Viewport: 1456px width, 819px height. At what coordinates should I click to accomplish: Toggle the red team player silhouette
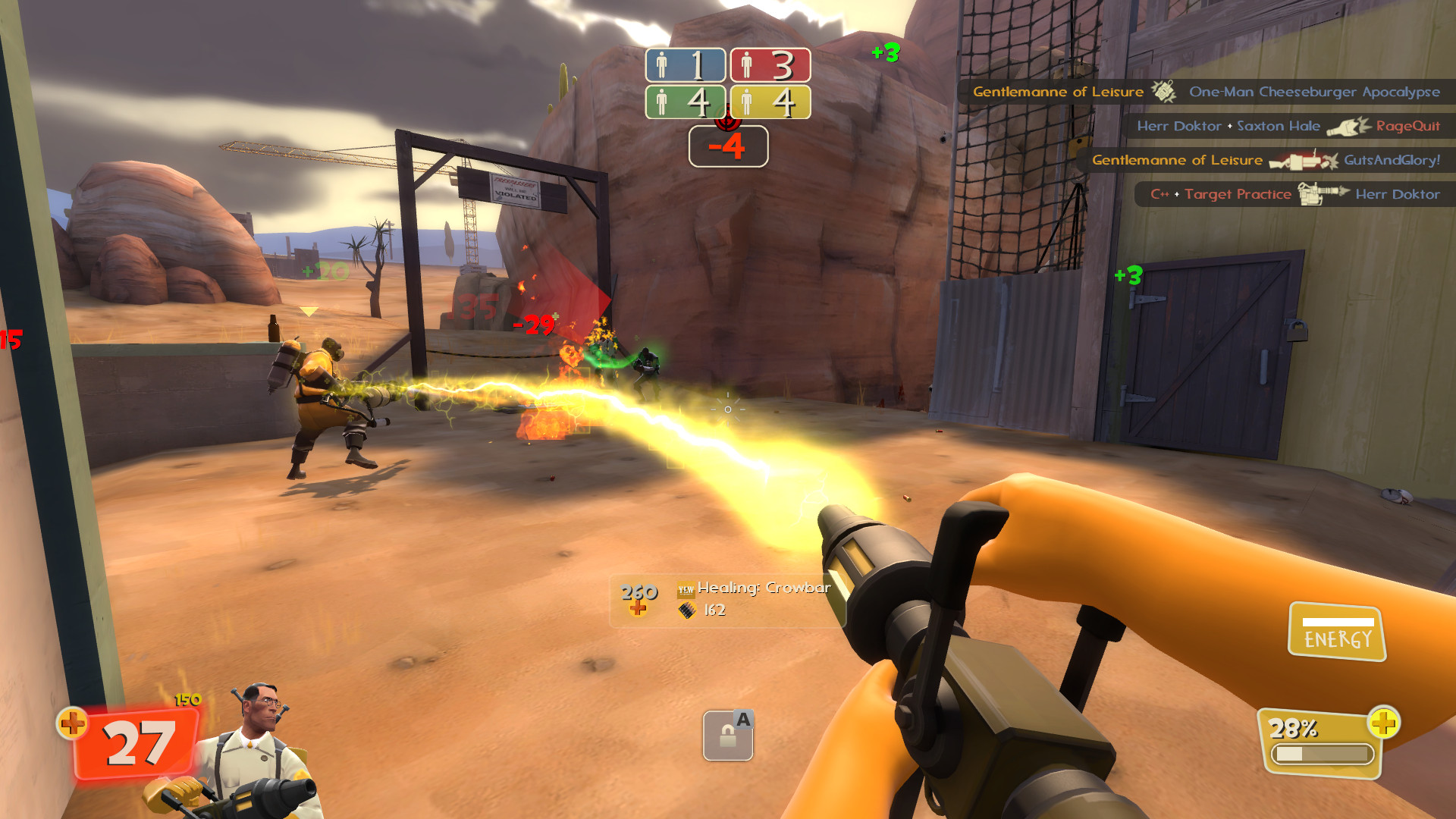747,64
